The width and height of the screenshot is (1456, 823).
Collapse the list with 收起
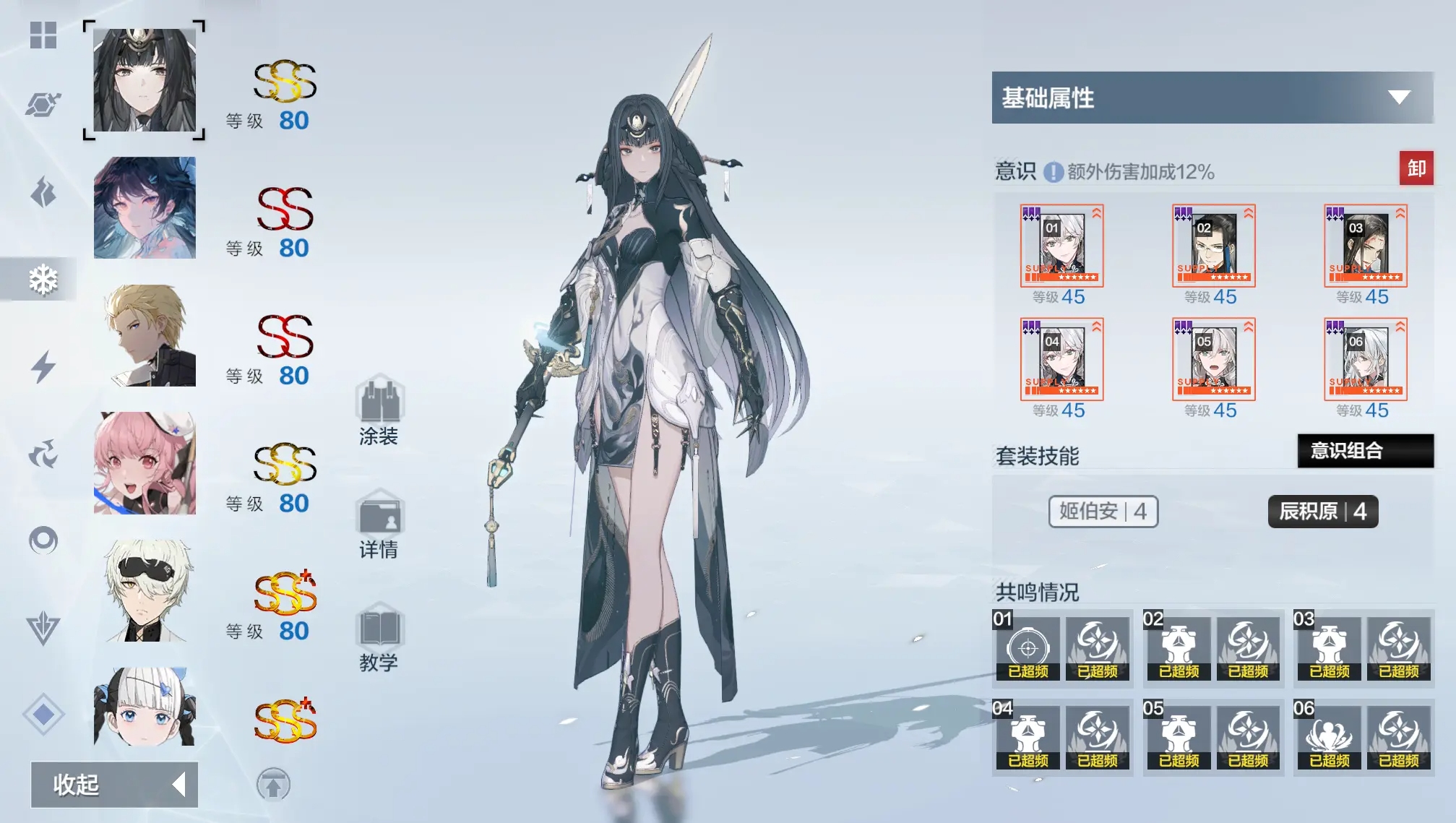(x=114, y=784)
